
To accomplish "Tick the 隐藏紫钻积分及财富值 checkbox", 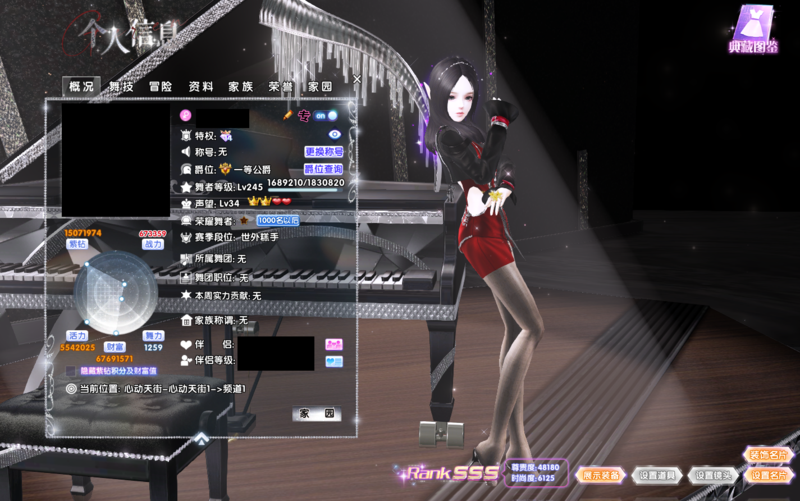I will (71, 371).
